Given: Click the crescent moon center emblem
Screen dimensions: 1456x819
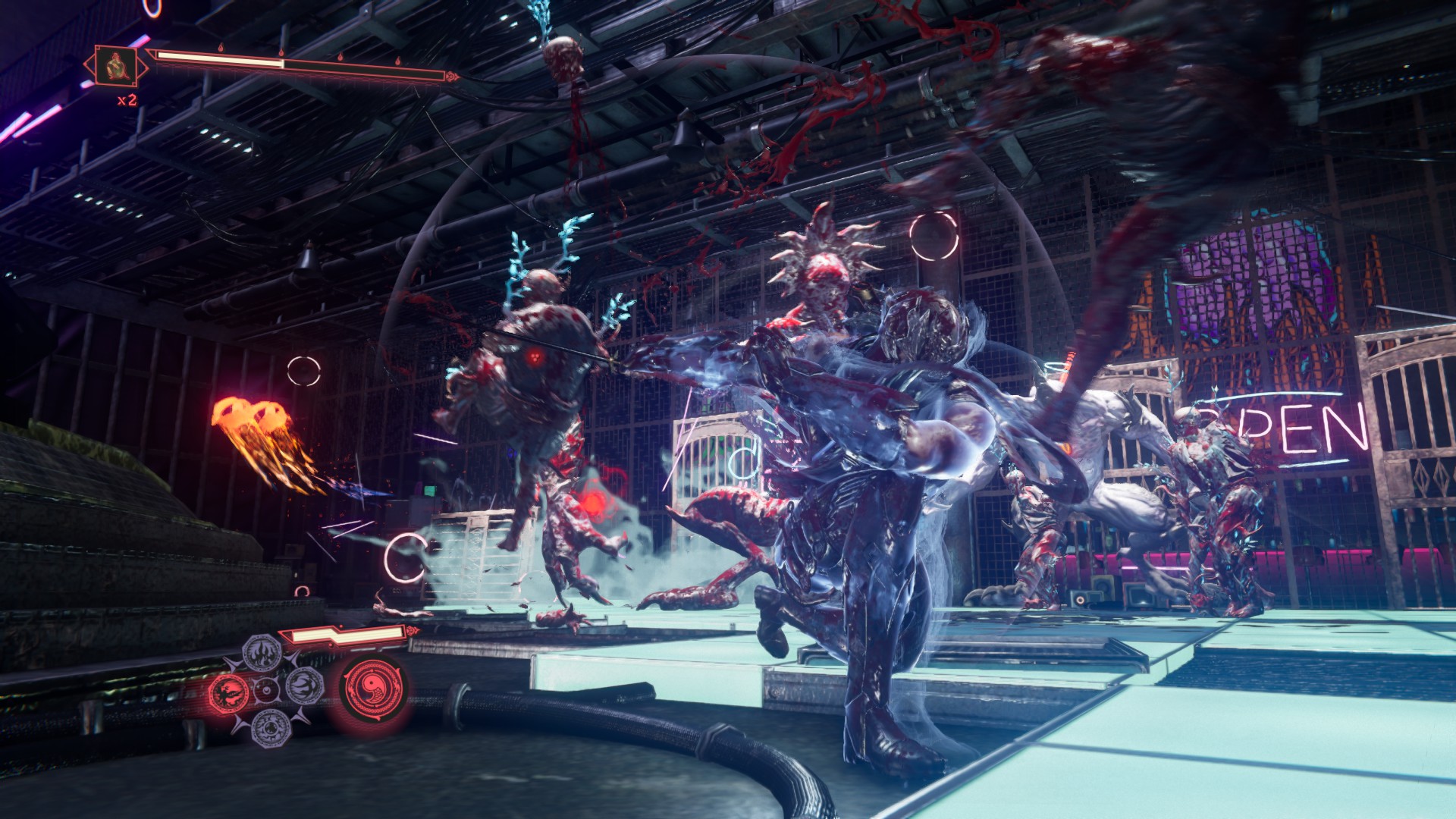Looking at the screenshot, I should click(x=265, y=689).
